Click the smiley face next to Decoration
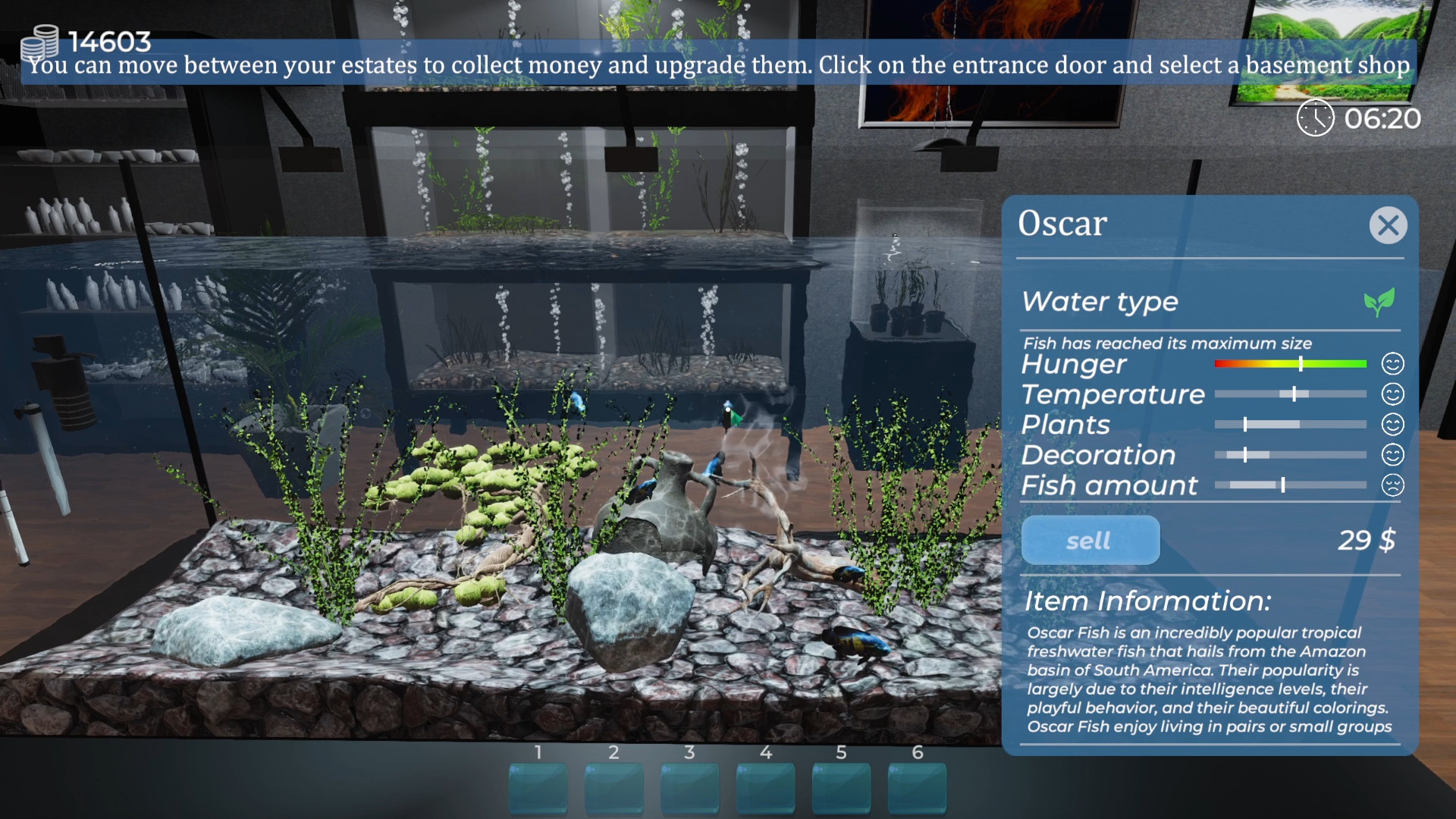The image size is (1456, 819). click(x=1394, y=455)
